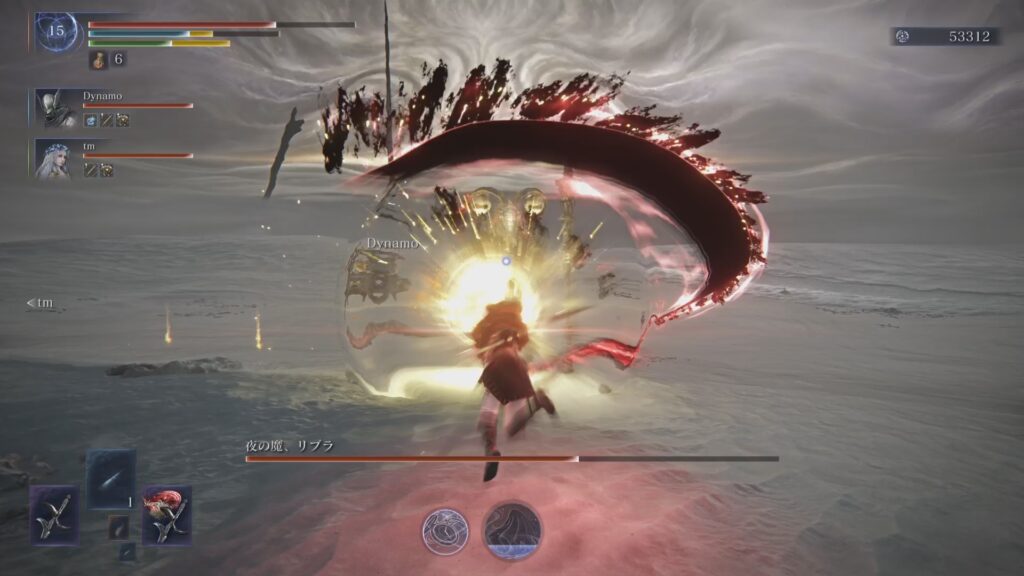Screen dimensions: 1024x576
Task: Select Dynamo's party portrait
Action: click(x=55, y=108)
